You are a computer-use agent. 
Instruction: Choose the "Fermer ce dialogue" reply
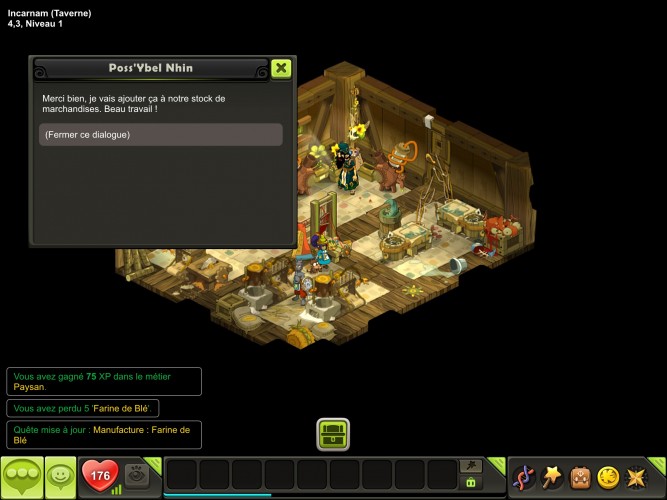tap(161, 135)
